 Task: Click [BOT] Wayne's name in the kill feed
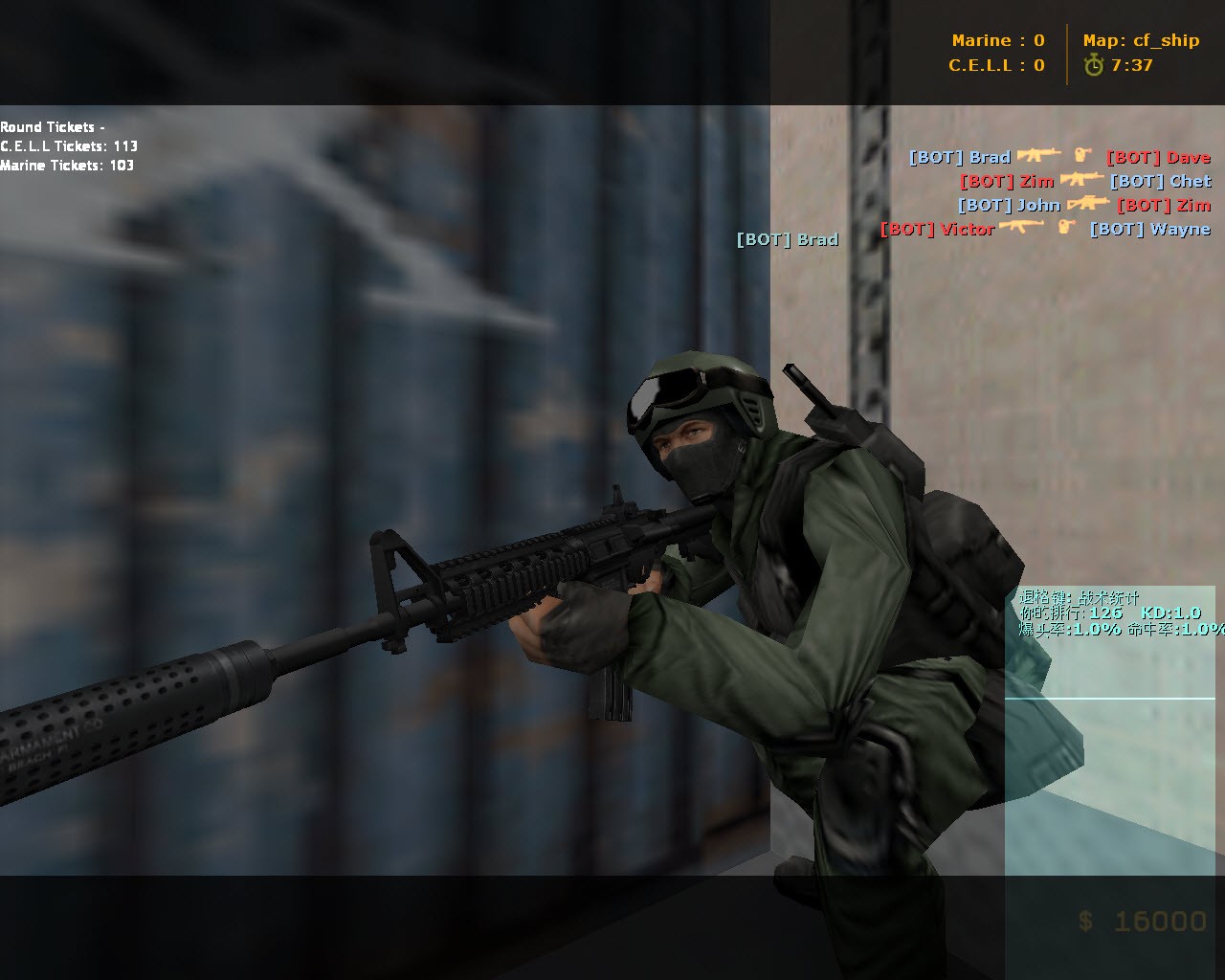click(1149, 229)
